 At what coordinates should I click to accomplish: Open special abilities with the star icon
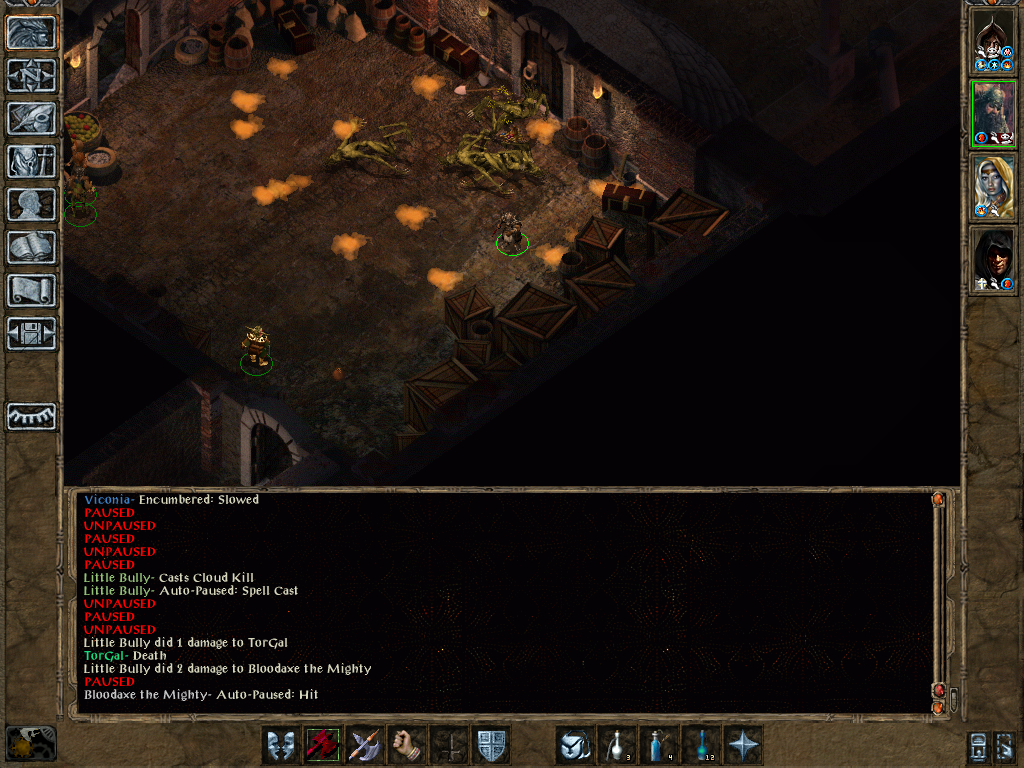tap(743, 746)
